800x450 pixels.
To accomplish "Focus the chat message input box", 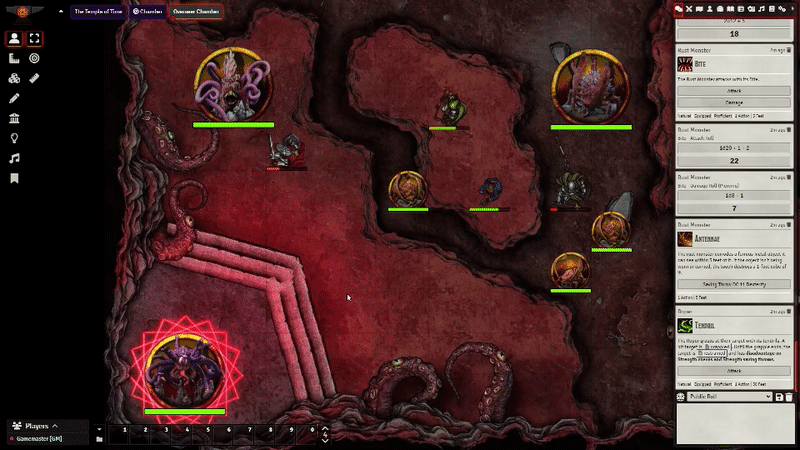I will pyautogui.click(x=734, y=423).
